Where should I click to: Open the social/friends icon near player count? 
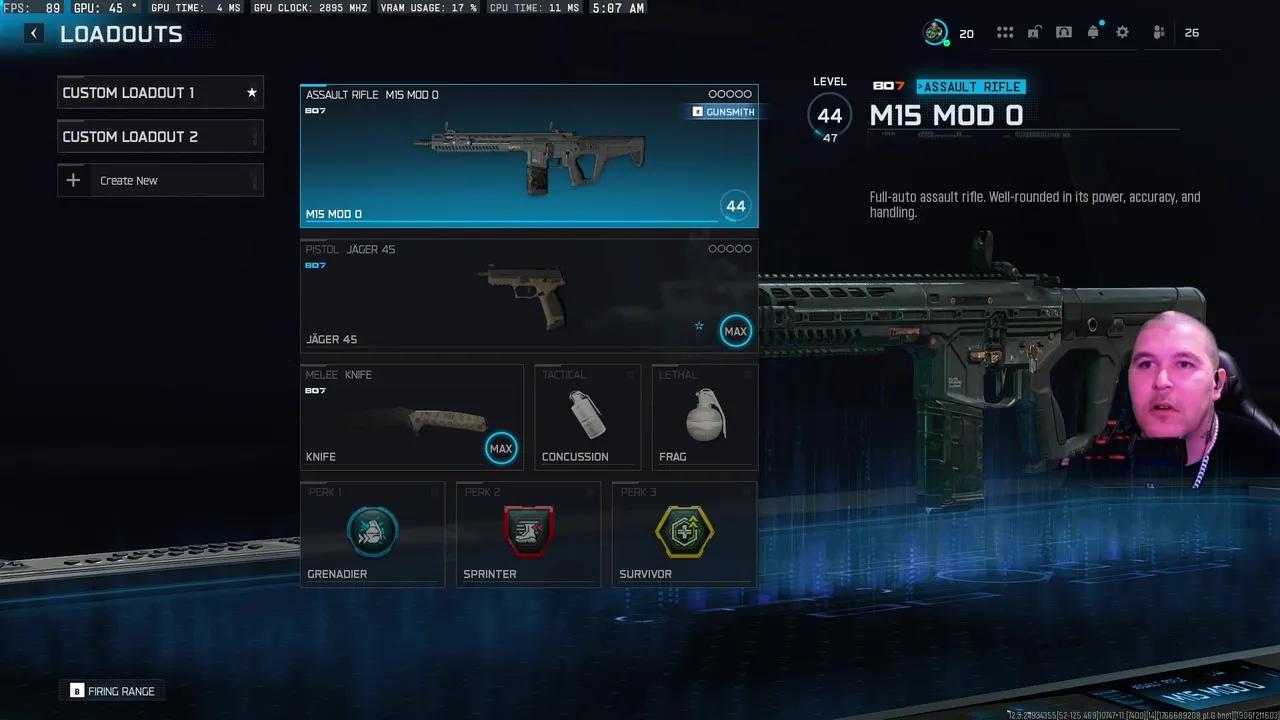[1158, 32]
